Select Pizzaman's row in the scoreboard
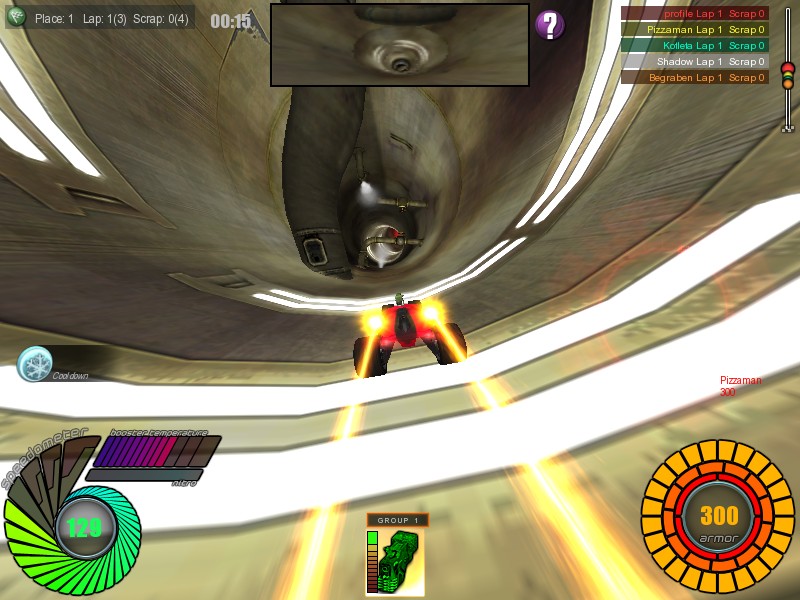 (x=695, y=30)
